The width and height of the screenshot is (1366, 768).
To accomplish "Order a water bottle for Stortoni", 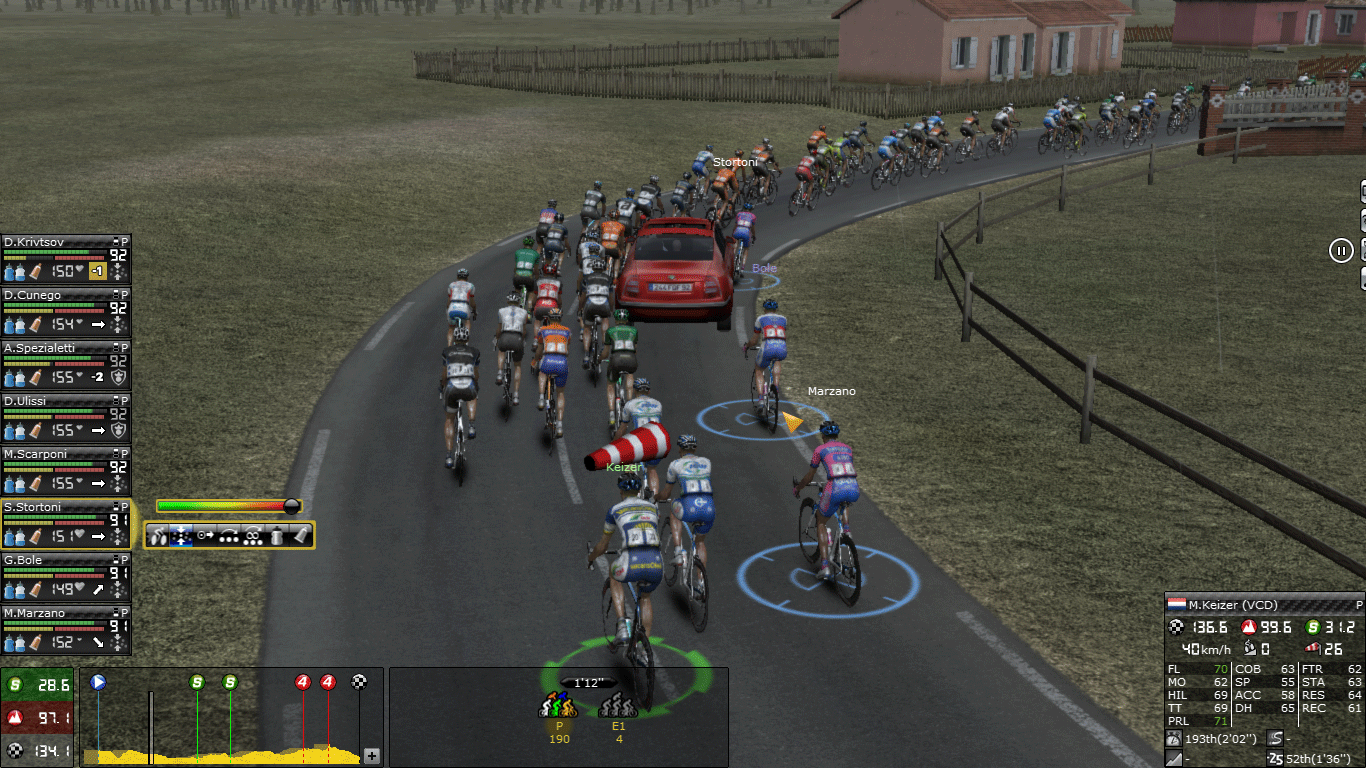I will pos(278,536).
